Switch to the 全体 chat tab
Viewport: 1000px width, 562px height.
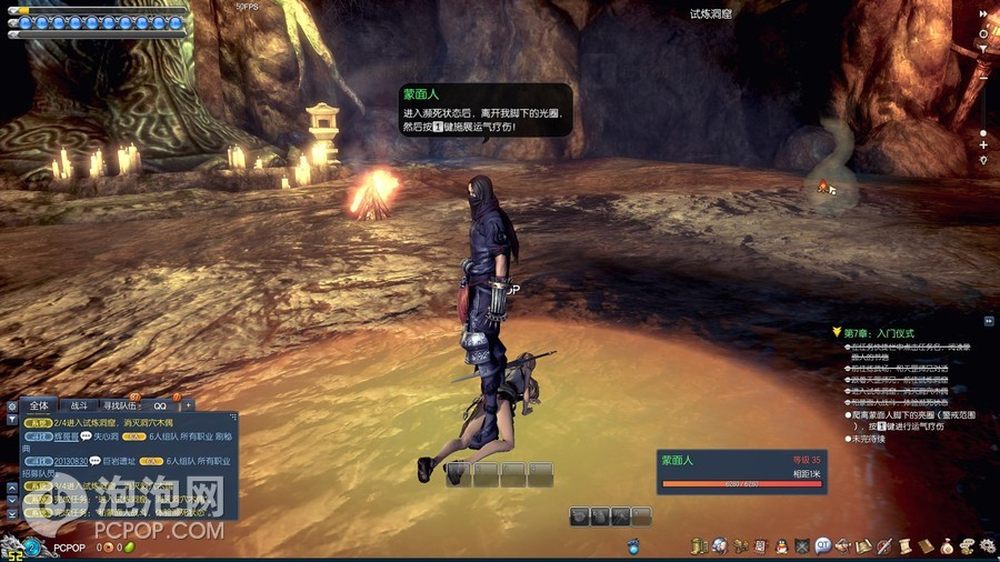[39, 406]
